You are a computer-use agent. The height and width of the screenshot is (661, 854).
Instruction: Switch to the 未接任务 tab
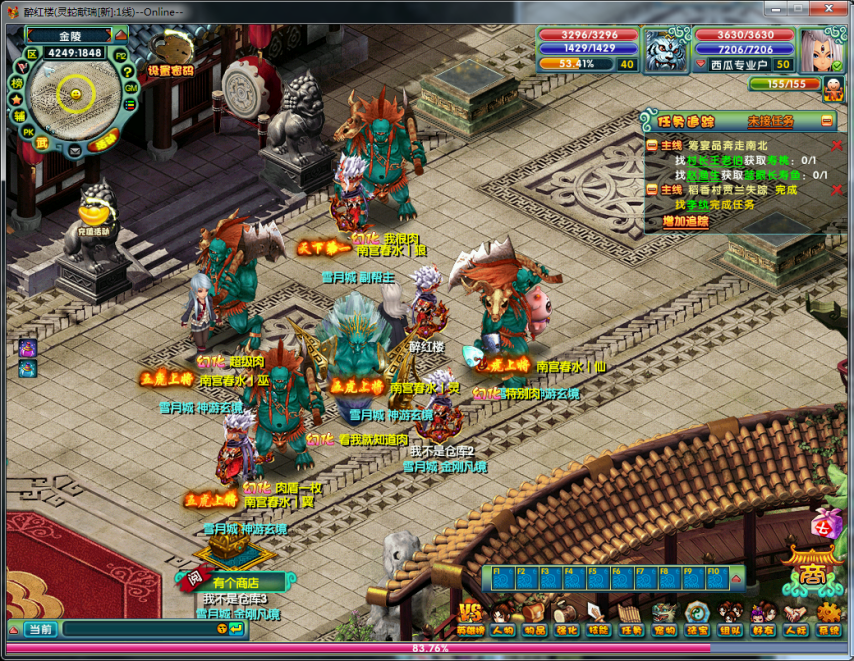coord(770,121)
